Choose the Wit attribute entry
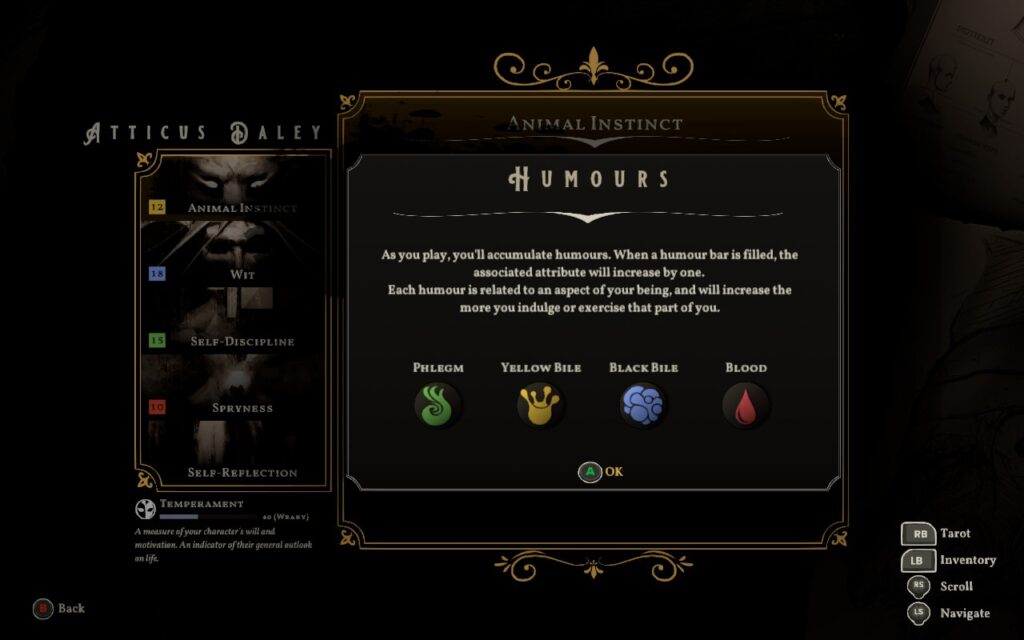Viewport: 1024px width, 640px height. coord(241,273)
